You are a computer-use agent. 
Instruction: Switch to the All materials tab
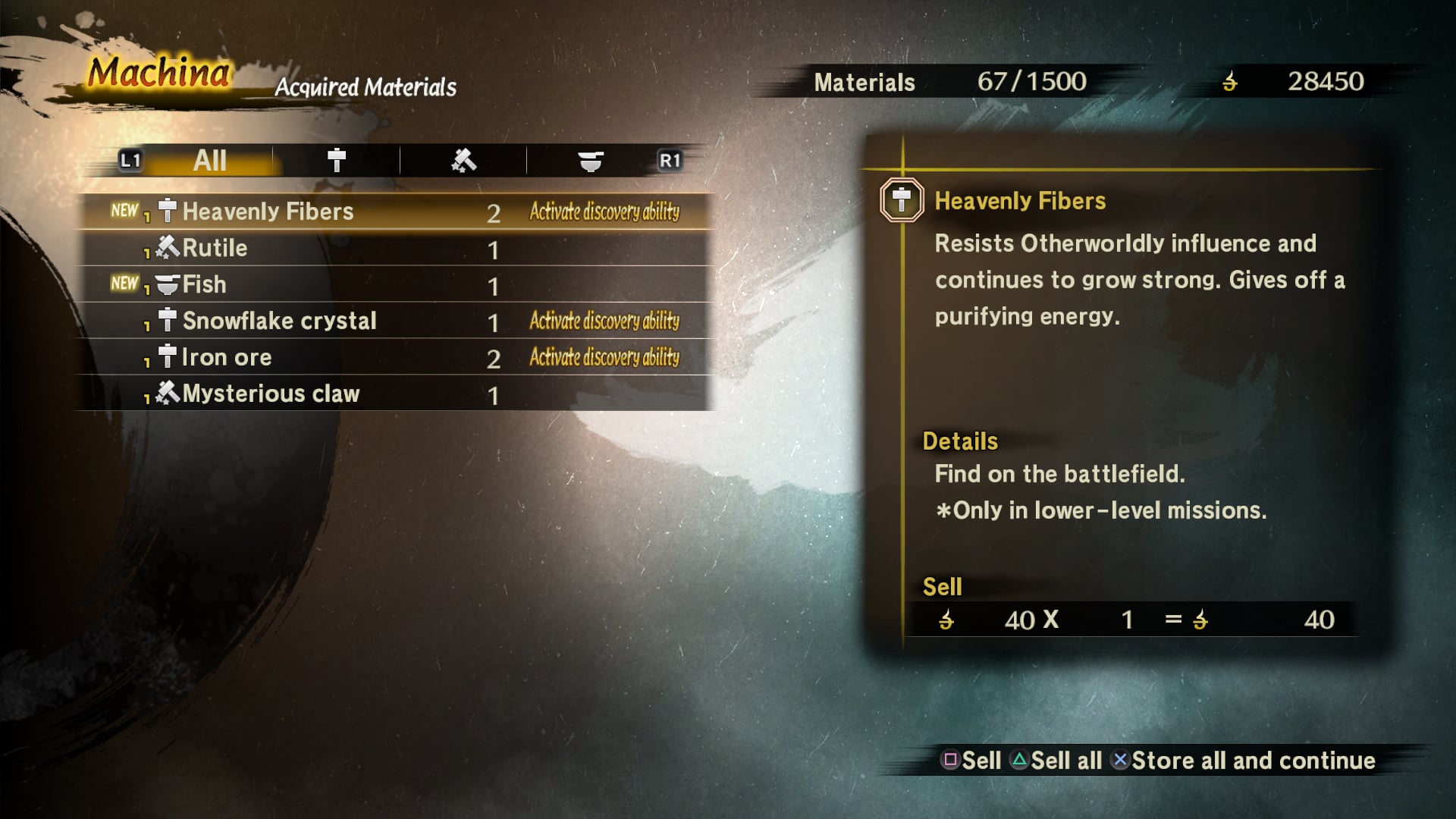(210, 161)
